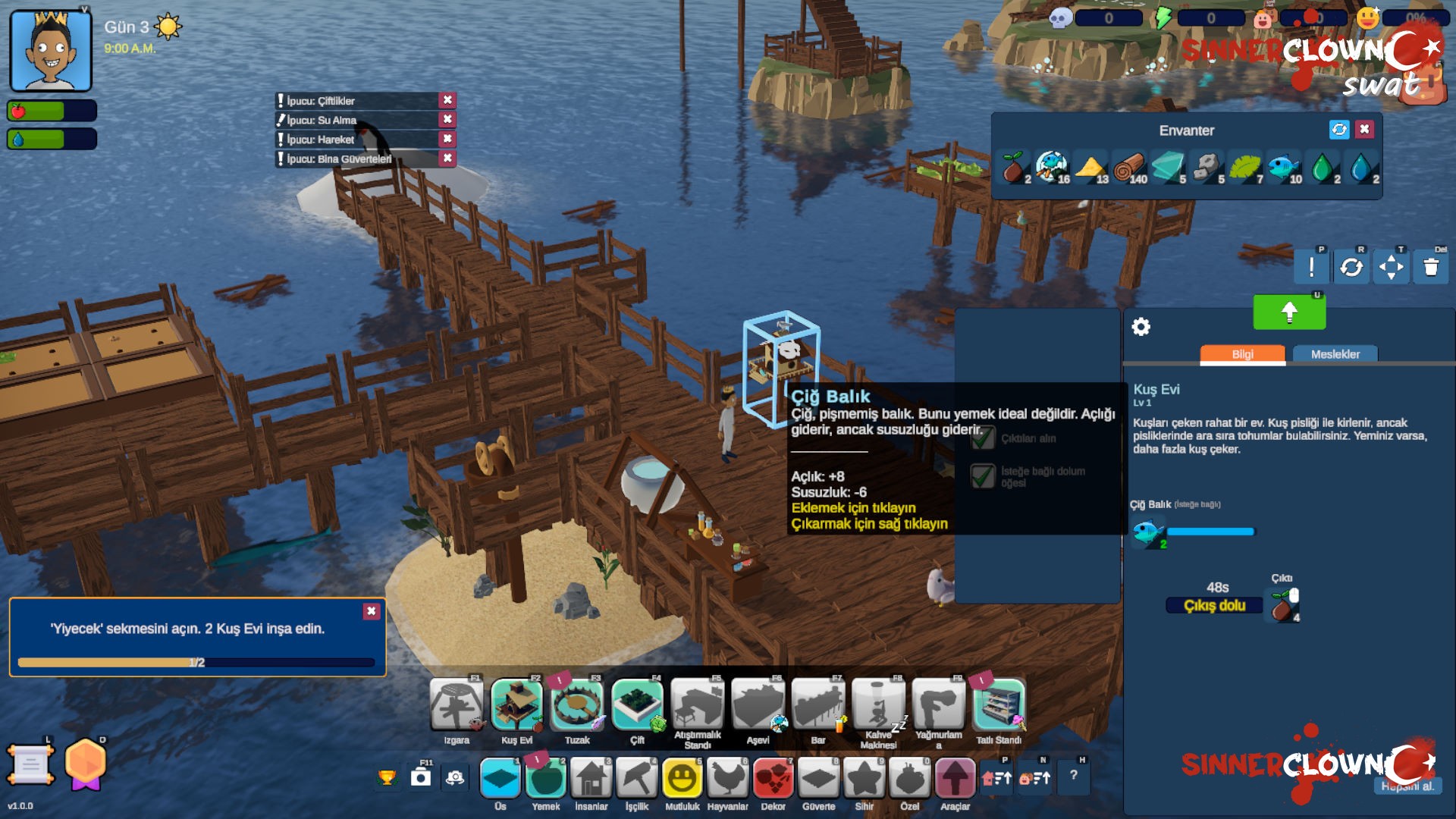This screenshot has width=1456, height=819.
Task: Open the Mutluluk happiness category
Action: (682, 777)
